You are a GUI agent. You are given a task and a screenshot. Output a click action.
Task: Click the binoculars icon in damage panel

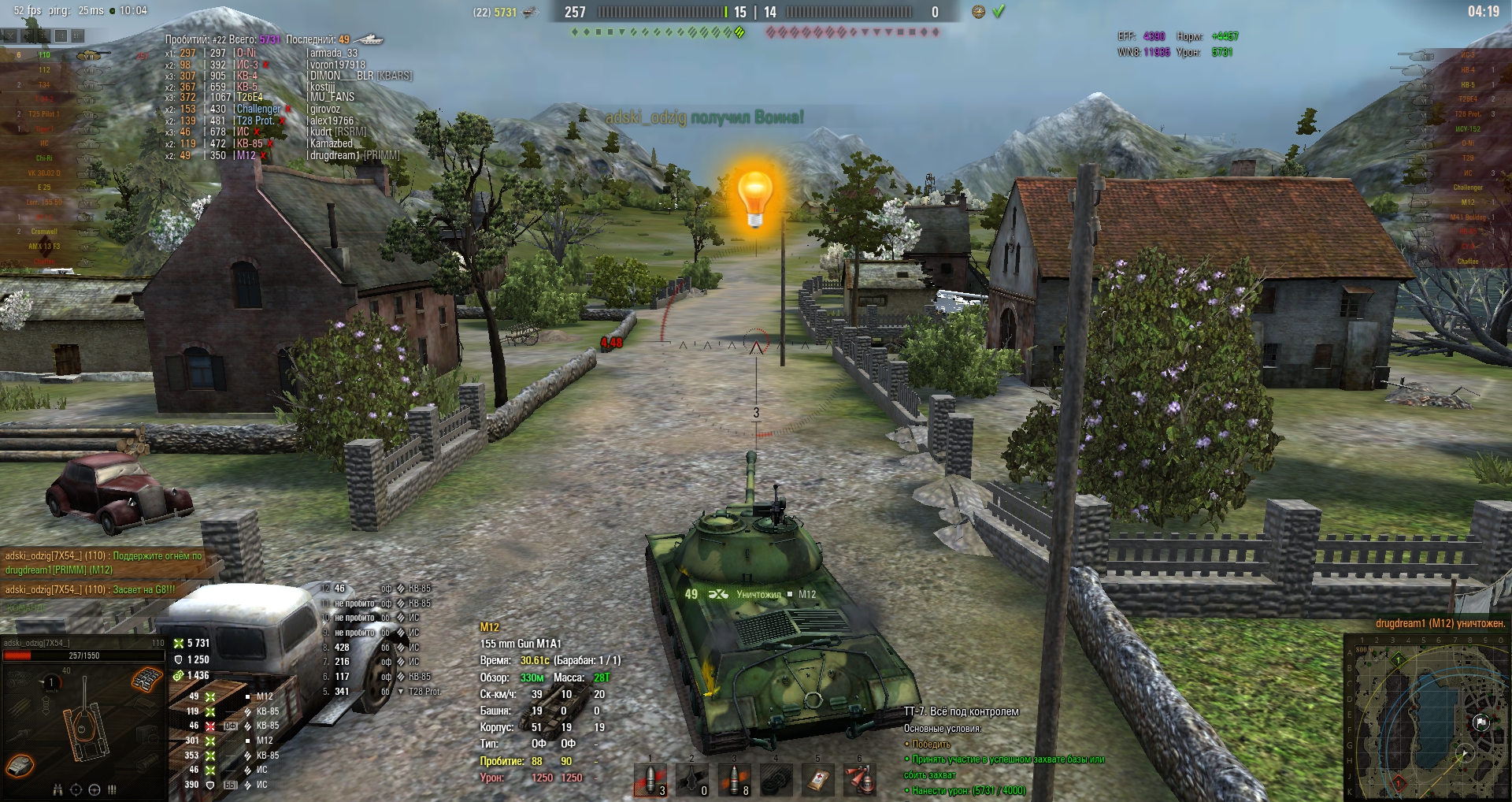click(57, 789)
